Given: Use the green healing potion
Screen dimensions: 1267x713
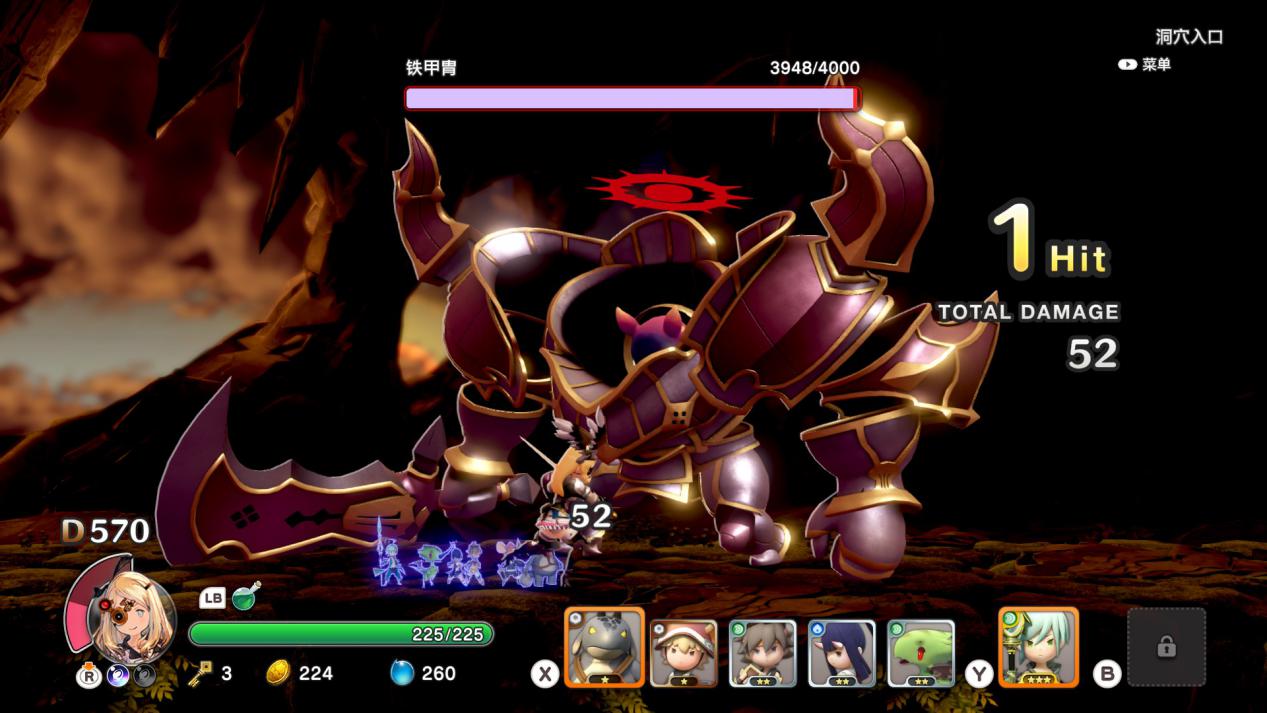Looking at the screenshot, I should (246, 597).
